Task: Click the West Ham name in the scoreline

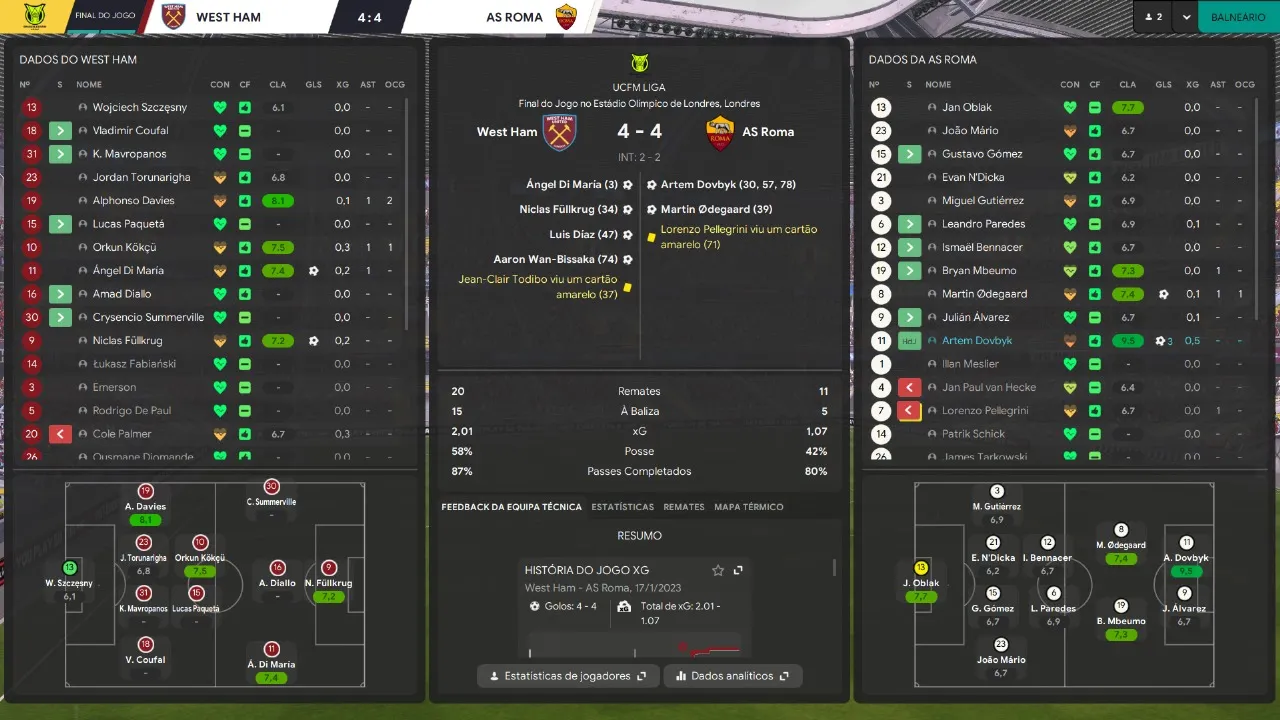Action: pyautogui.click(x=507, y=132)
